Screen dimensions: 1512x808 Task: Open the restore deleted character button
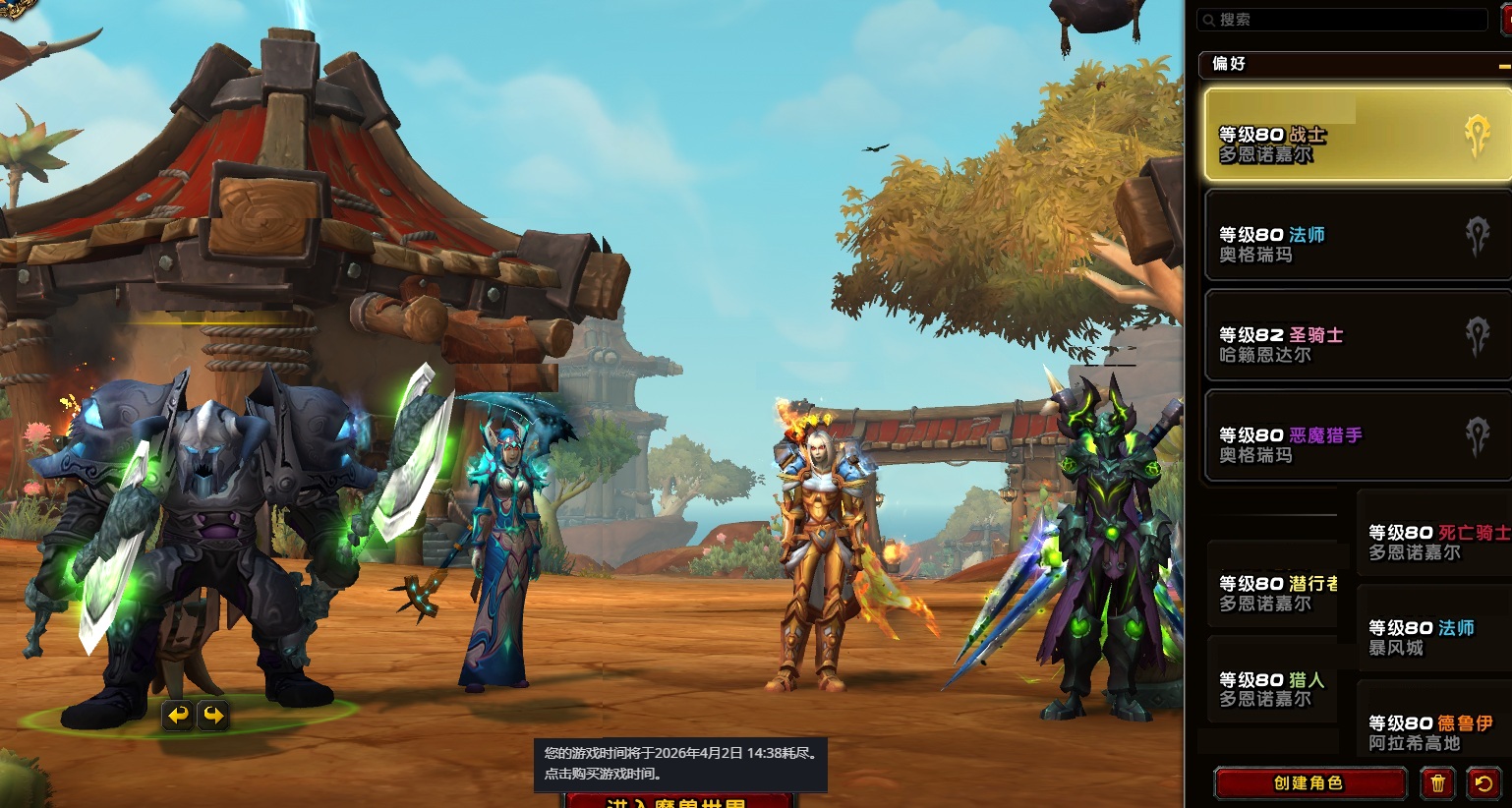[x=1483, y=783]
